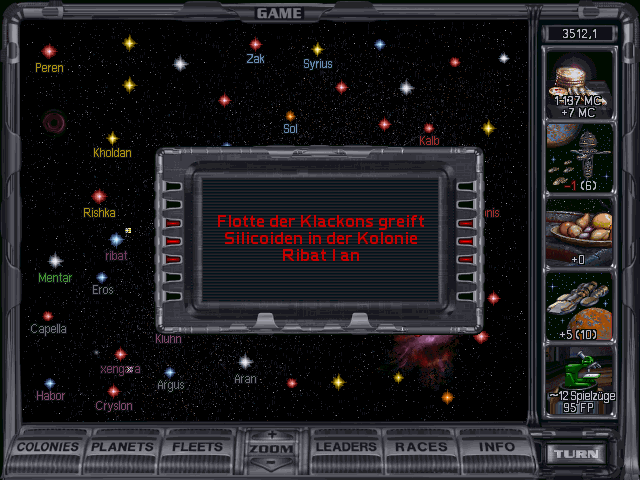Open the GAME menu at top
Image resolution: width=640 pixels, height=480 pixels.
tap(279, 13)
